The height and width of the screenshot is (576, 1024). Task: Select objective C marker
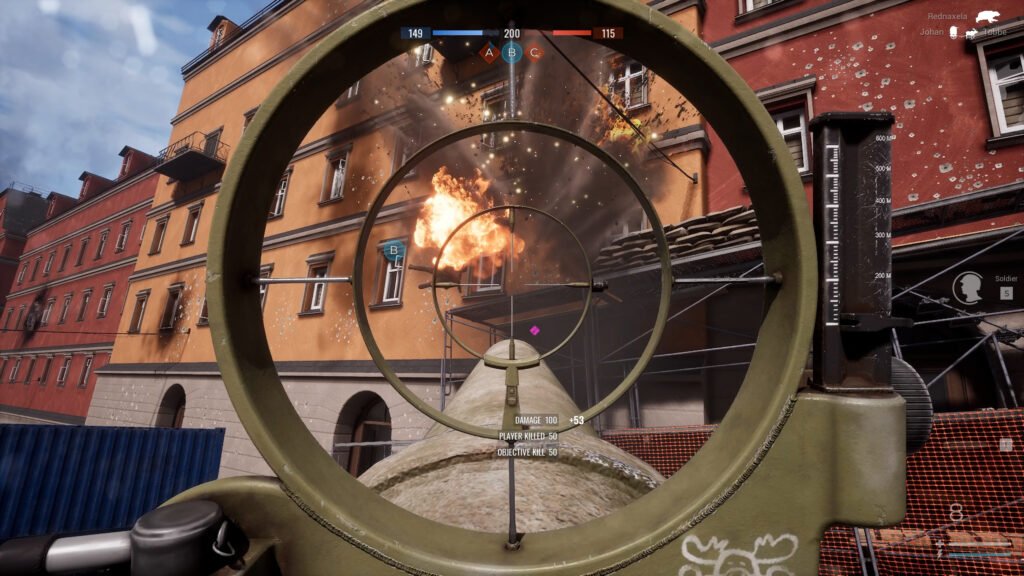pos(535,52)
